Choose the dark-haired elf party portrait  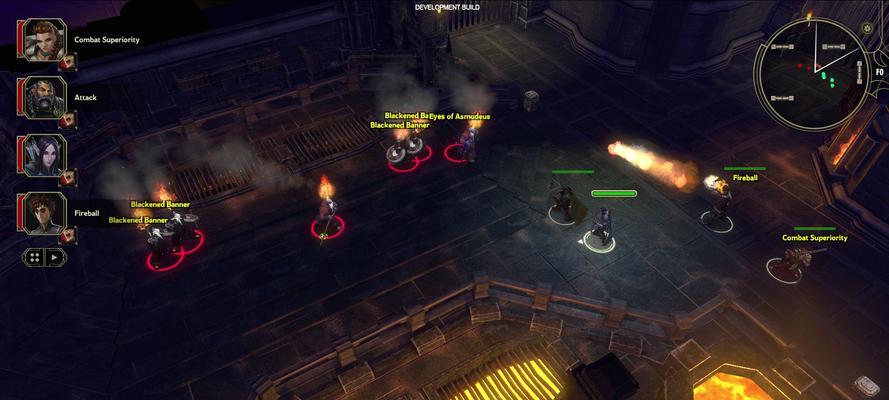coord(41,155)
